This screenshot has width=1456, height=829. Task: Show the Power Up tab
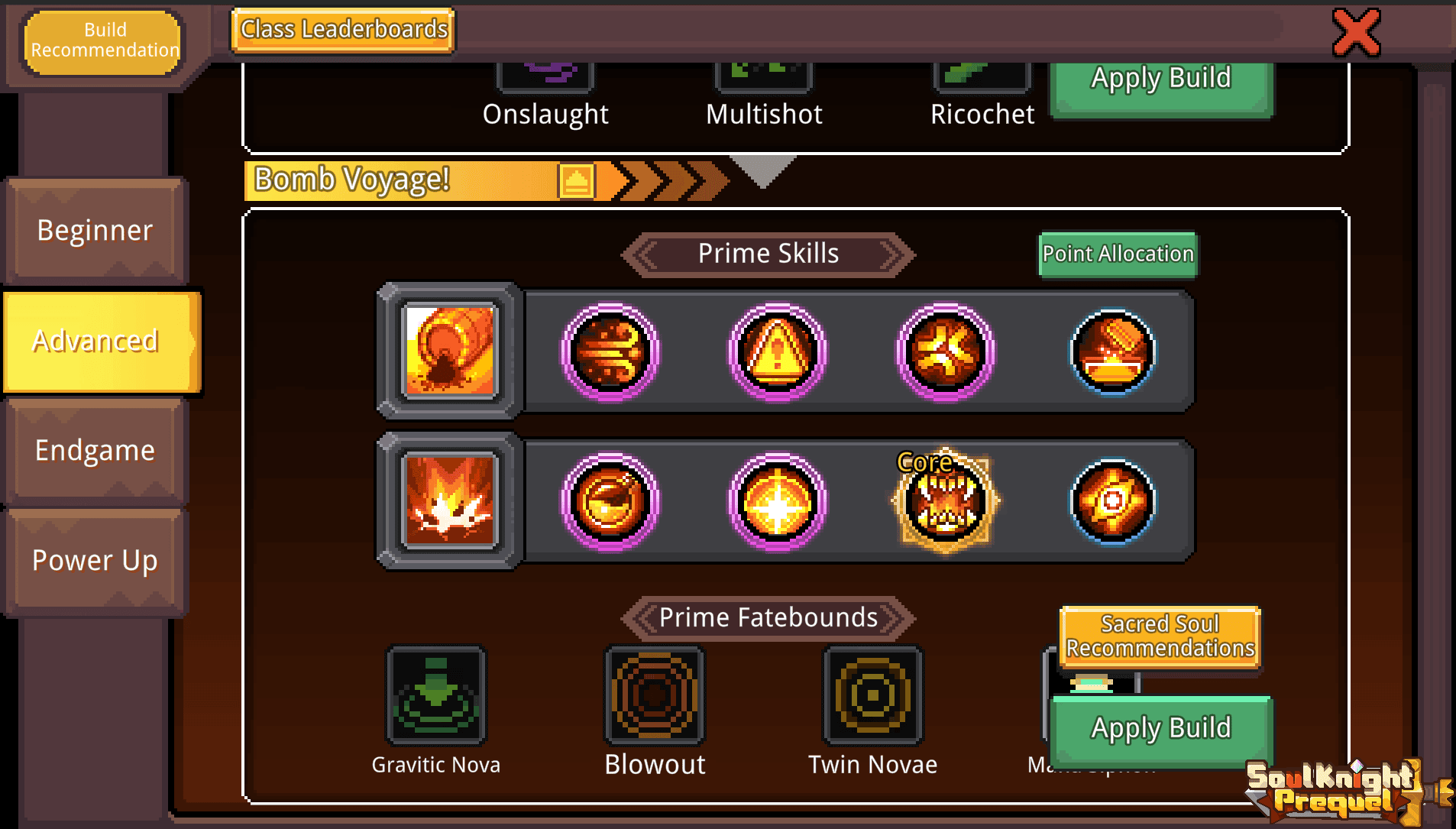pyautogui.click(x=95, y=560)
